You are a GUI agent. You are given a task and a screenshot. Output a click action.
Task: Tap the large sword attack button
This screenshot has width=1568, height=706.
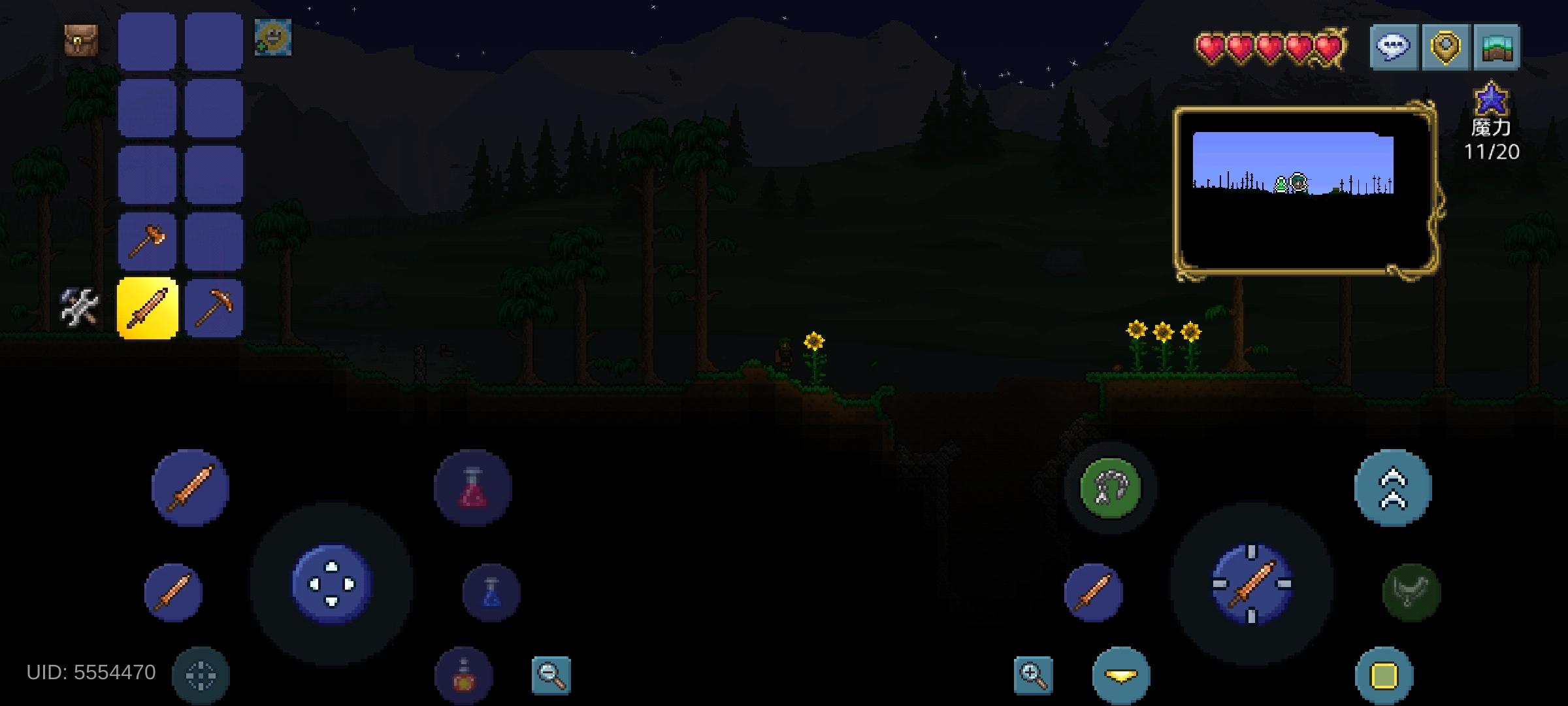pyautogui.click(x=191, y=486)
